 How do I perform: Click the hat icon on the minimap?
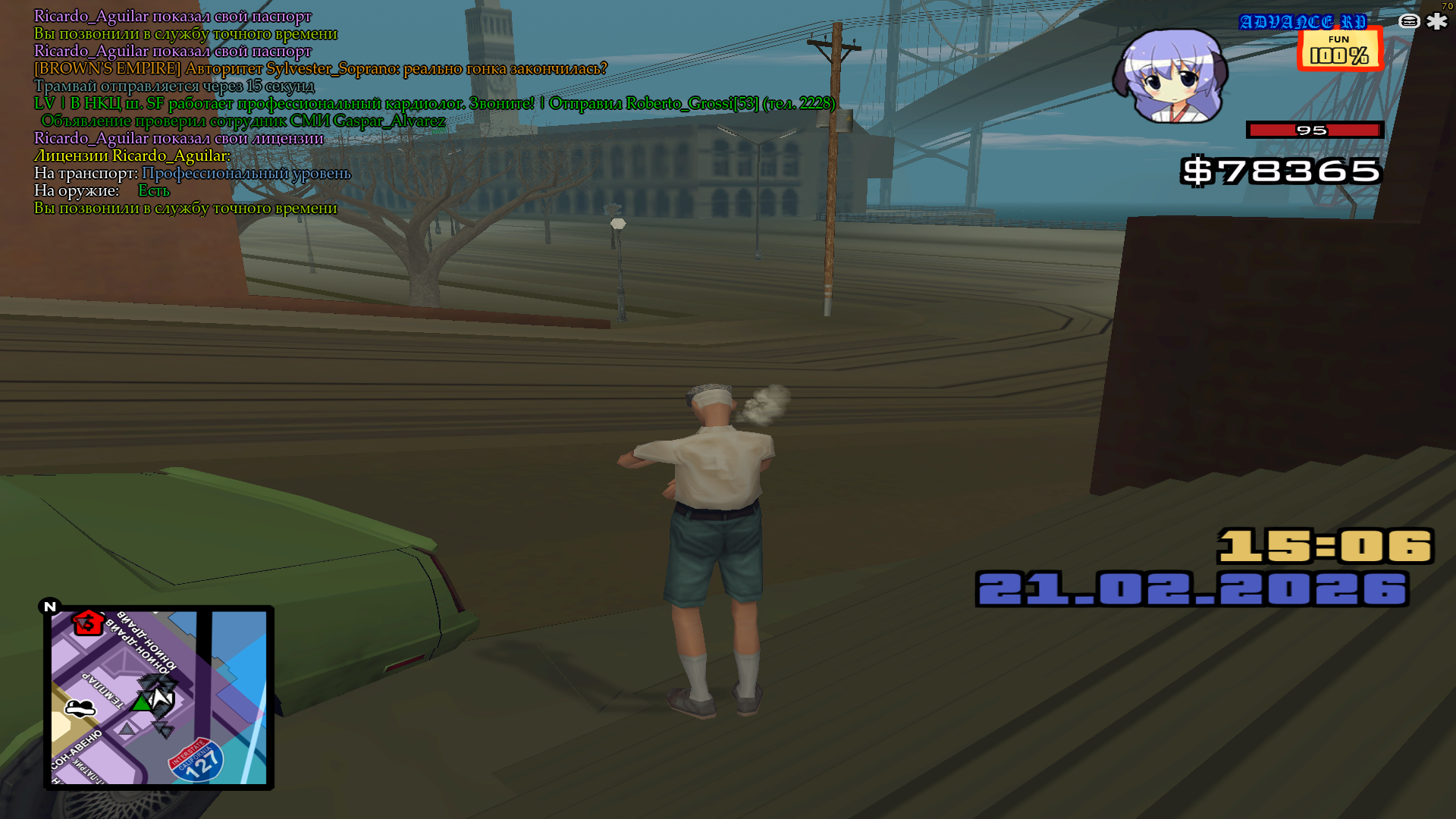tap(80, 708)
